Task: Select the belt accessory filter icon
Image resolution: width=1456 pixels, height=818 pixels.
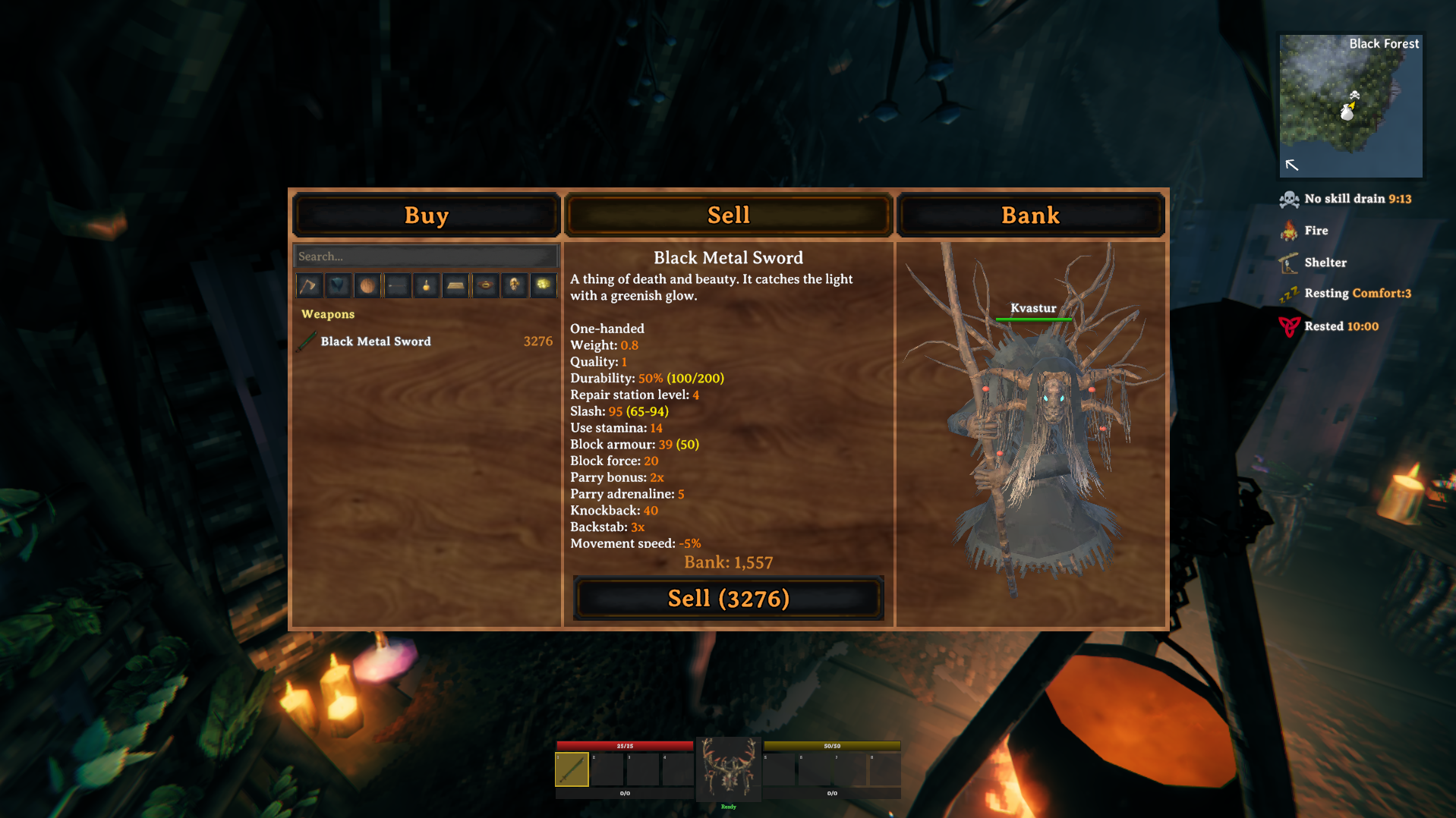Action: pos(485,285)
